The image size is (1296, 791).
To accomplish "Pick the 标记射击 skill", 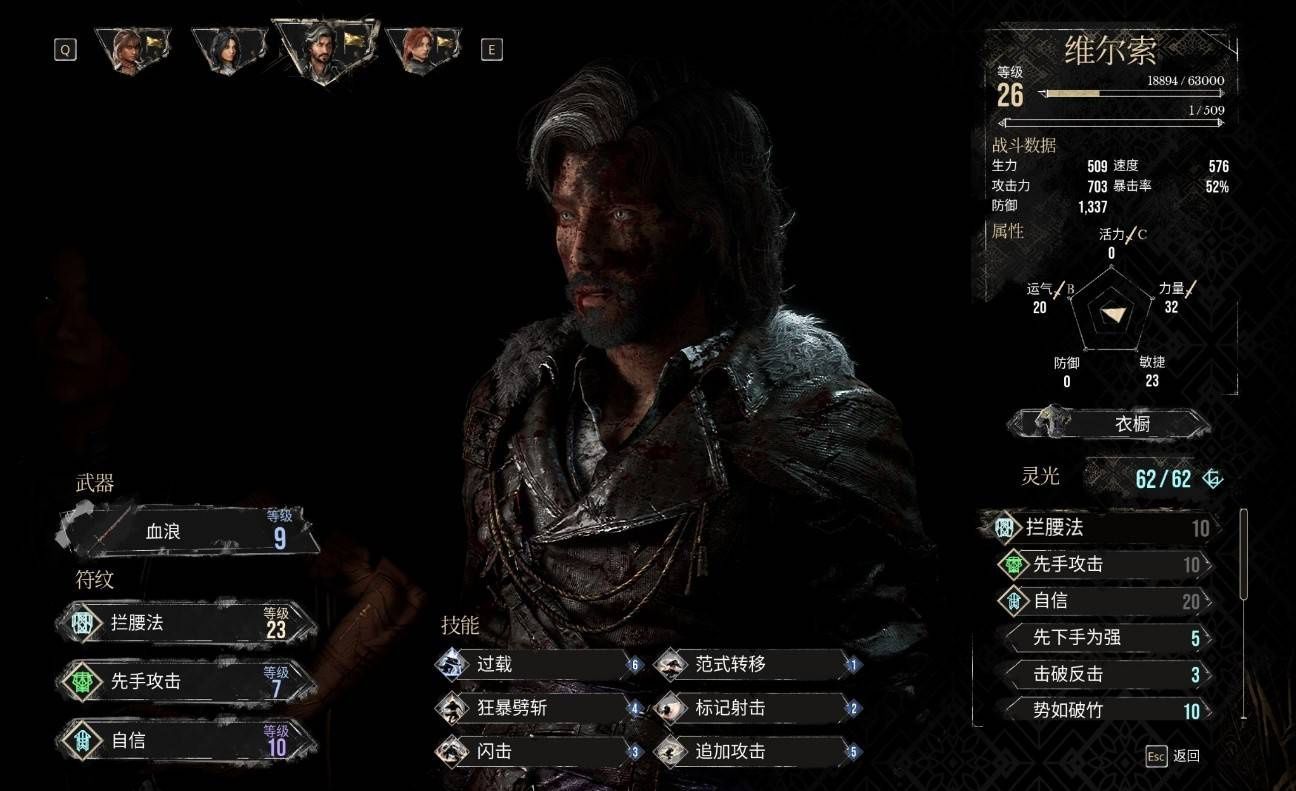I will pos(757,708).
